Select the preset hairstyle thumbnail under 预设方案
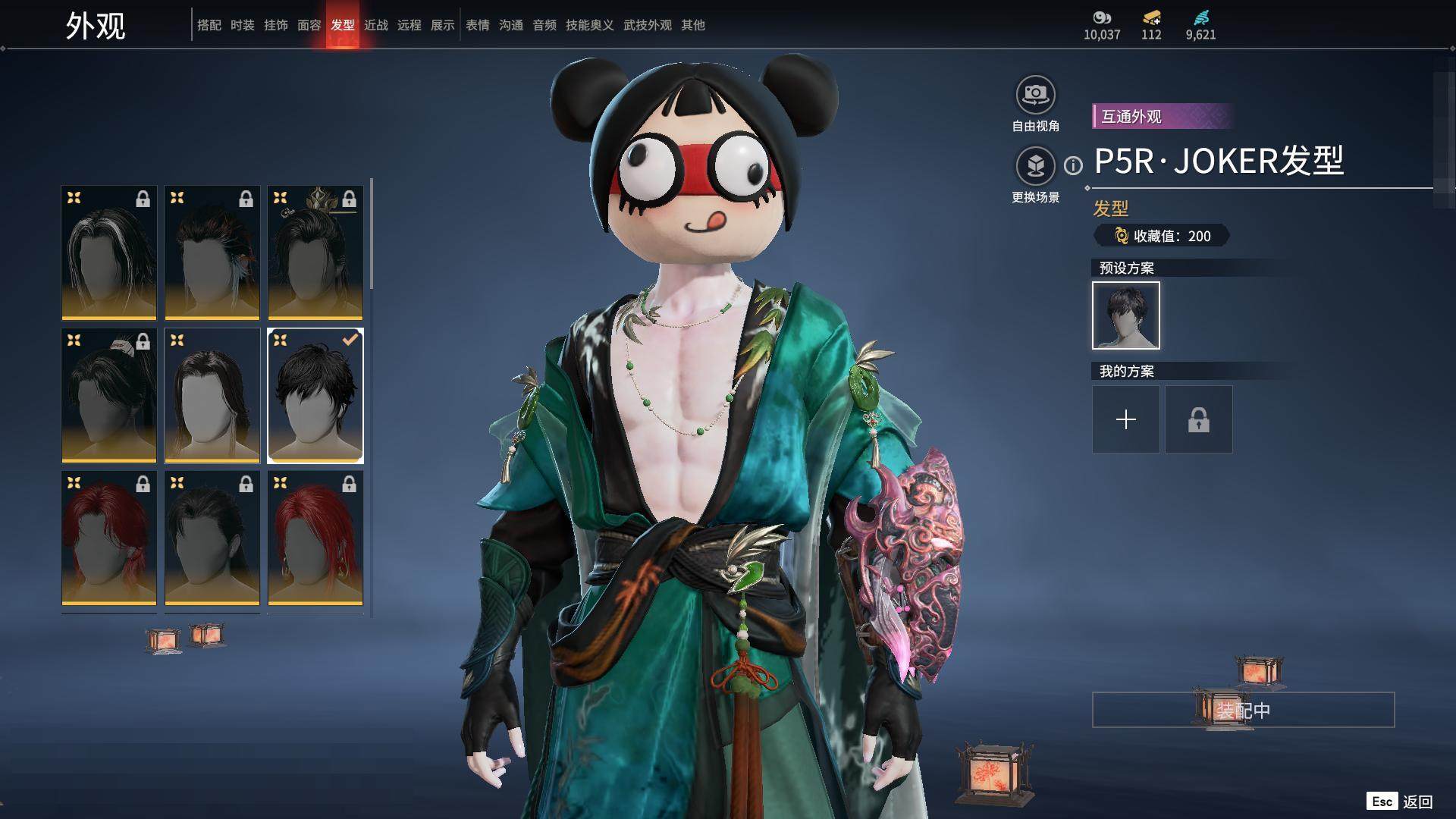Screen dimensions: 1456x819 pyautogui.click(x=1125, y=315)
